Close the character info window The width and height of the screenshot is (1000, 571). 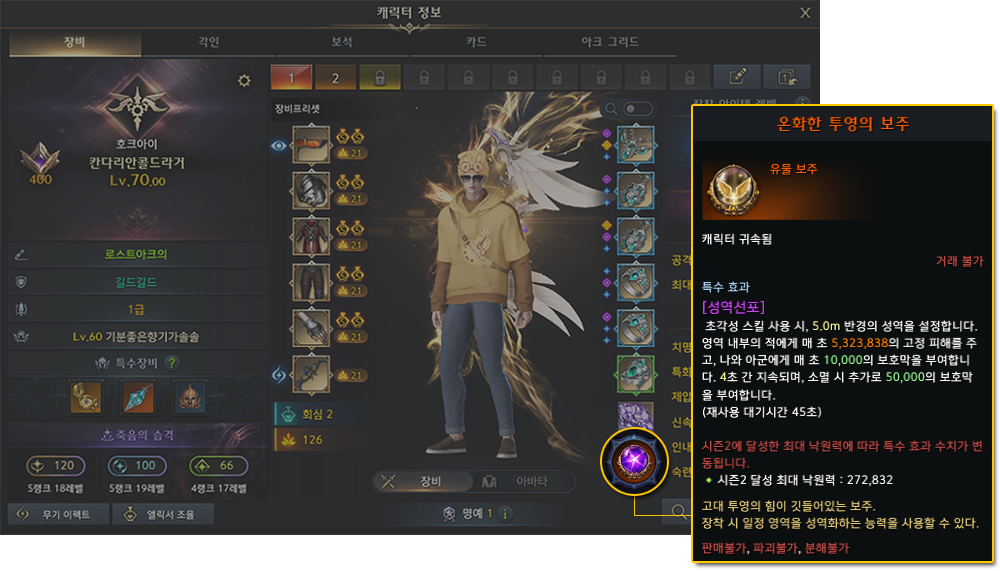point(805,13)
